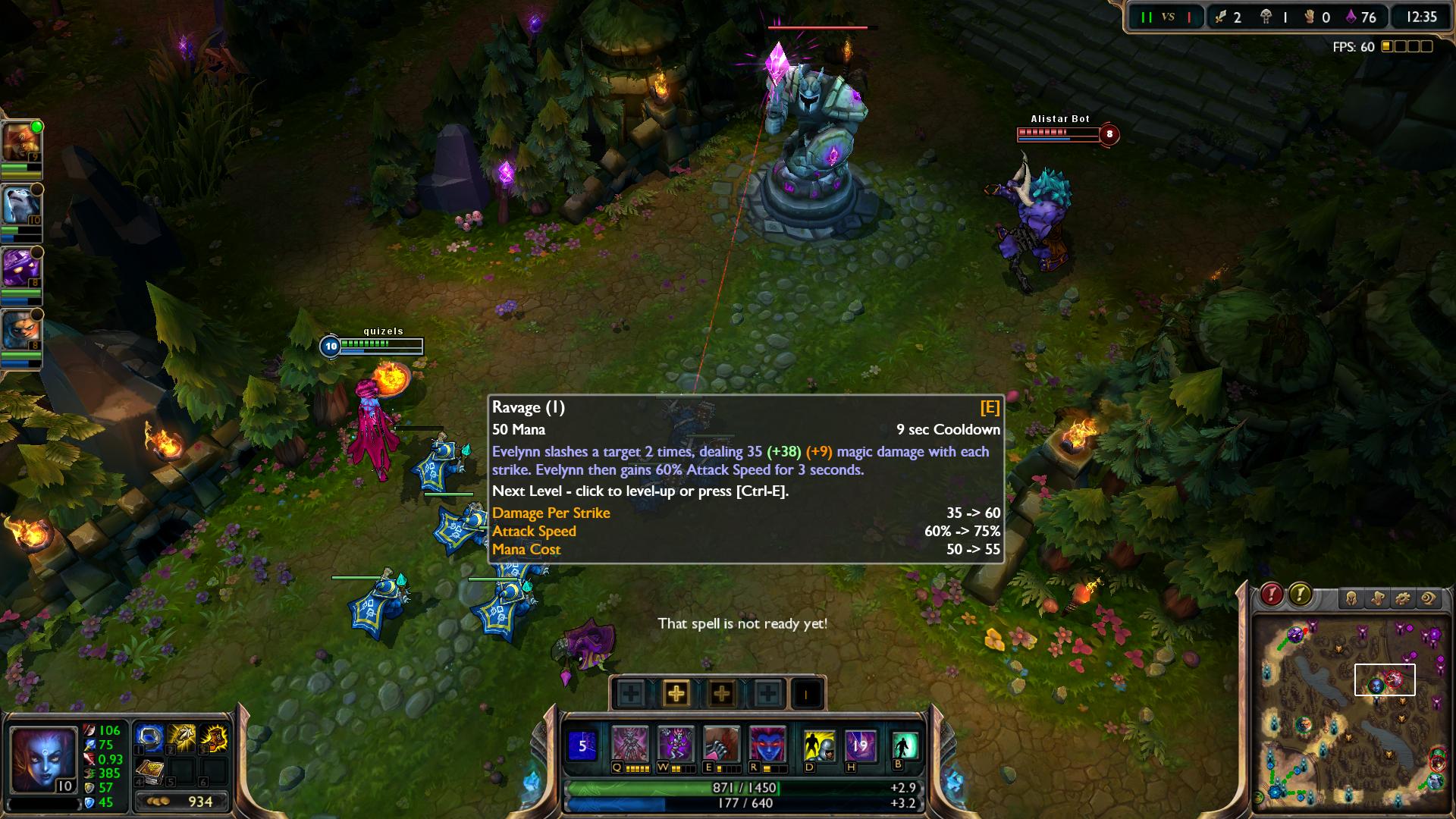Cast Evelynn's R ultimate ability
Image resolution: width=1456 pixels, height=819 pixels.
[x=767, y=745]
